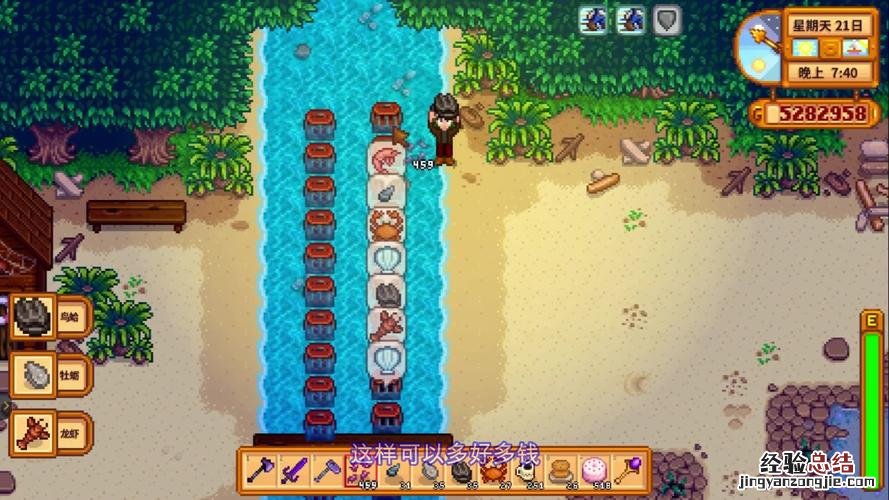Pick the hotbar item stacked at 31
889x500 pixels.
pos(395,469)
